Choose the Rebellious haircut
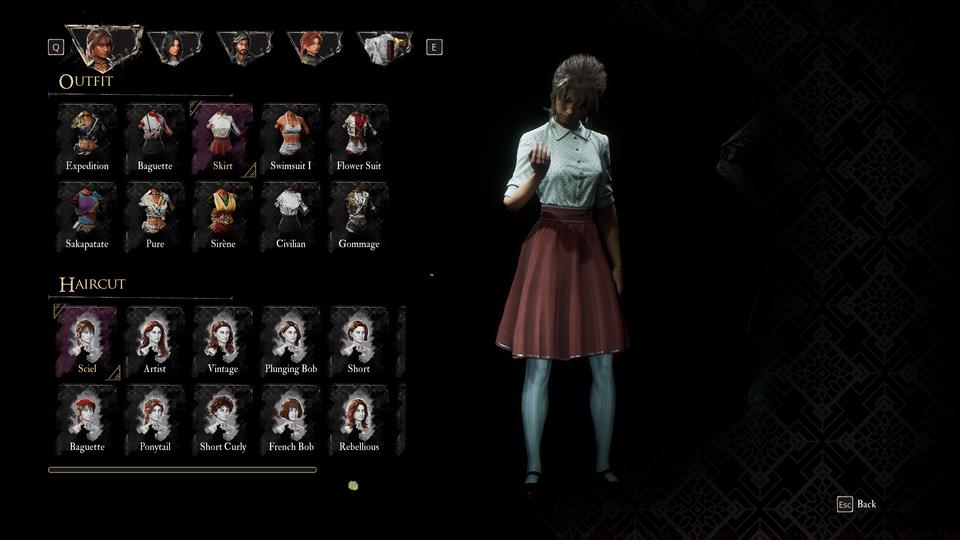960x540 pixels. tap(359, 419)
